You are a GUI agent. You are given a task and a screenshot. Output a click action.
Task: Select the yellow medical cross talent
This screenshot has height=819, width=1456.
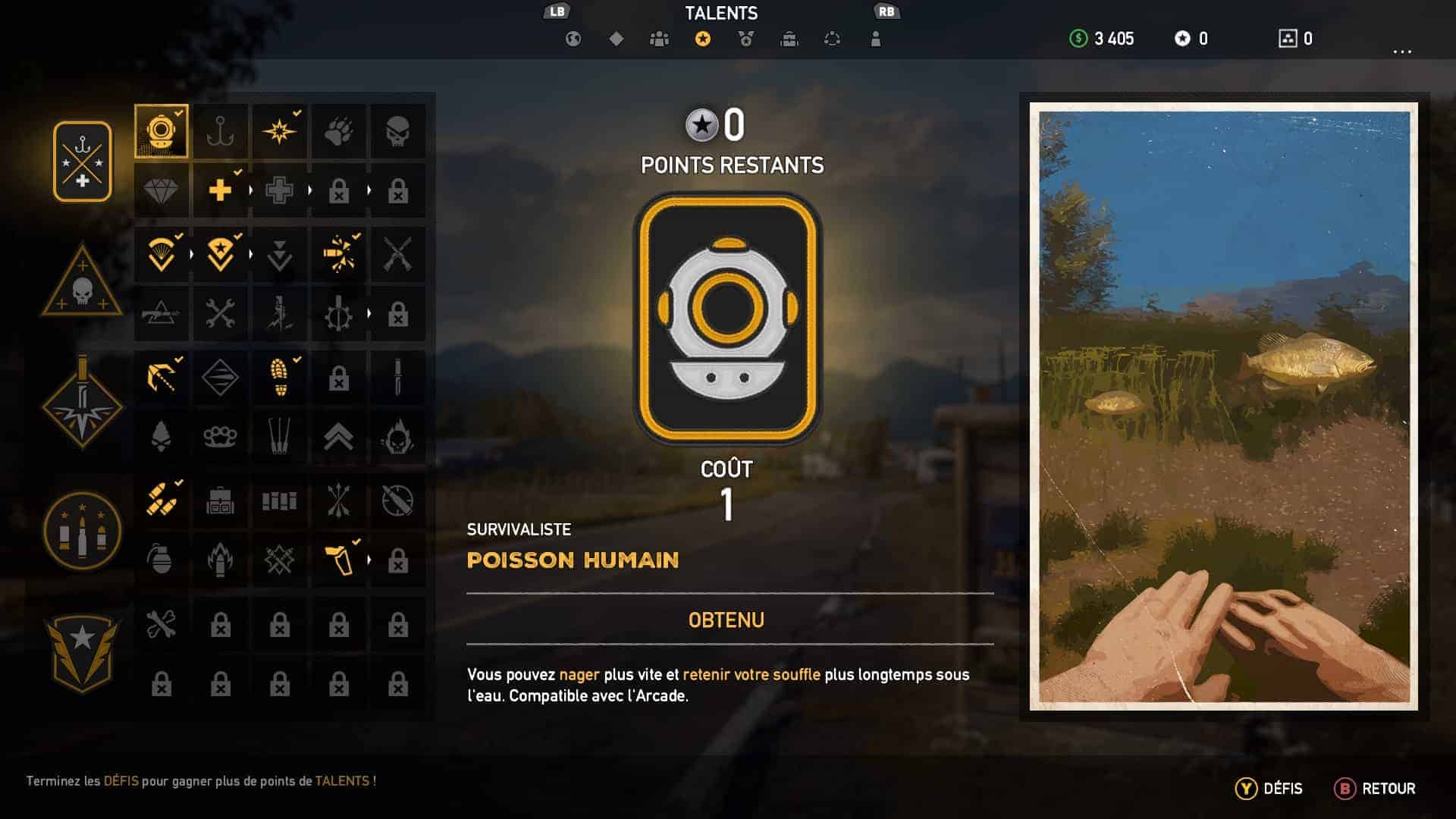coord(220,190)
